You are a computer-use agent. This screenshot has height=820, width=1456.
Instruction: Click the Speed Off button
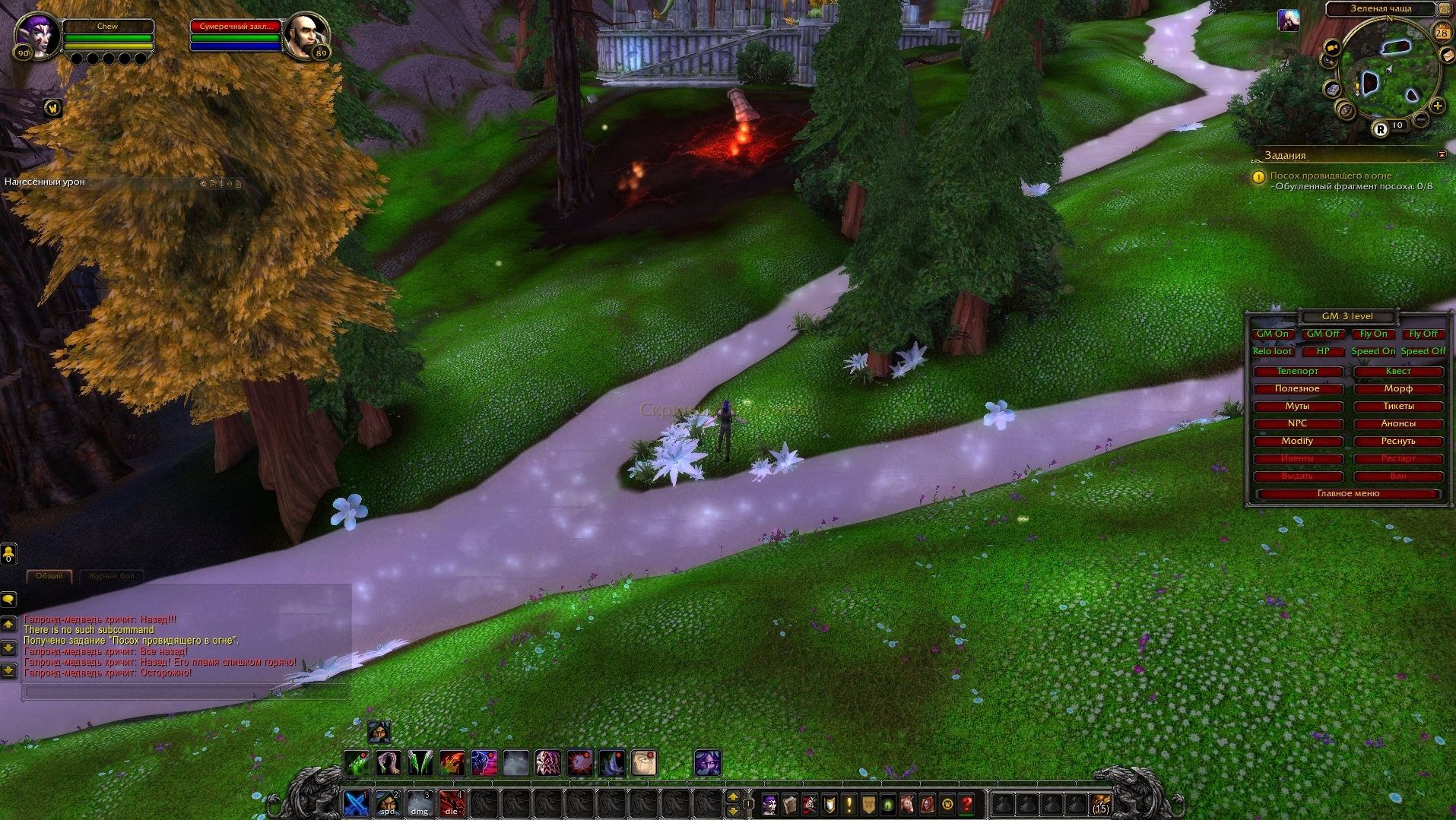(x=1423, y=351)
